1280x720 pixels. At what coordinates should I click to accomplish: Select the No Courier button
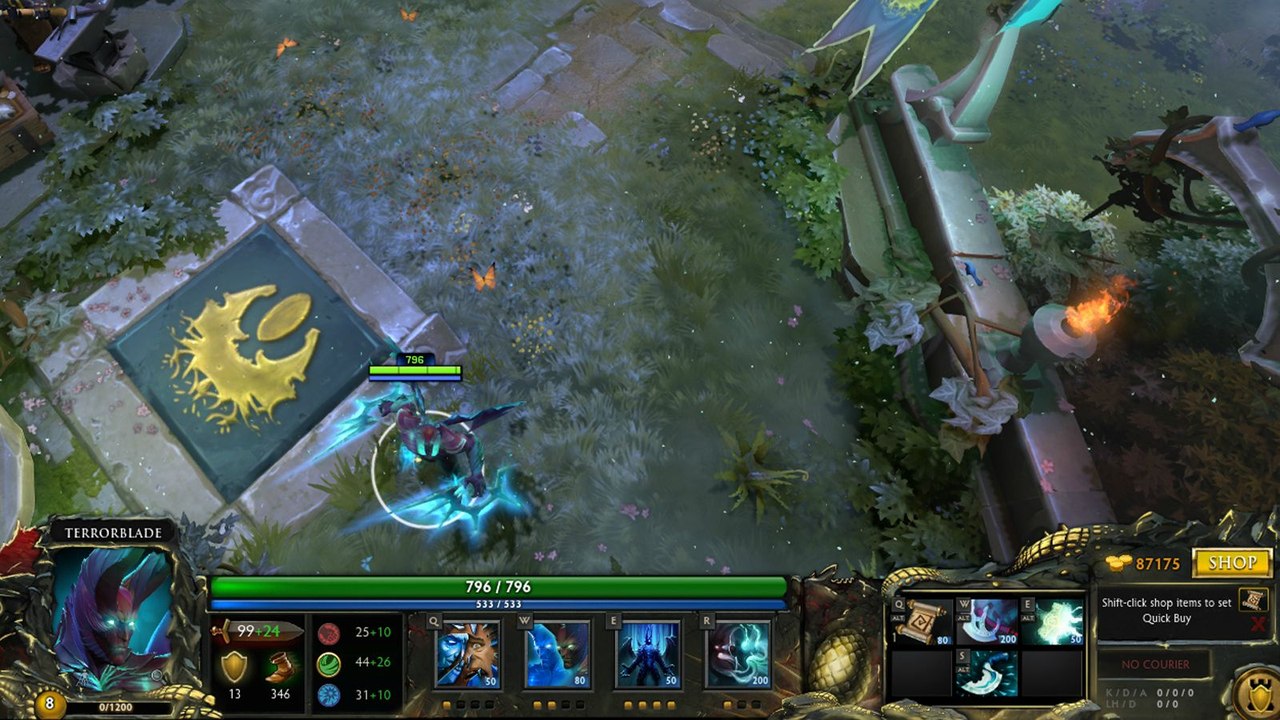pyautogui.click(x=1154, y=664)
